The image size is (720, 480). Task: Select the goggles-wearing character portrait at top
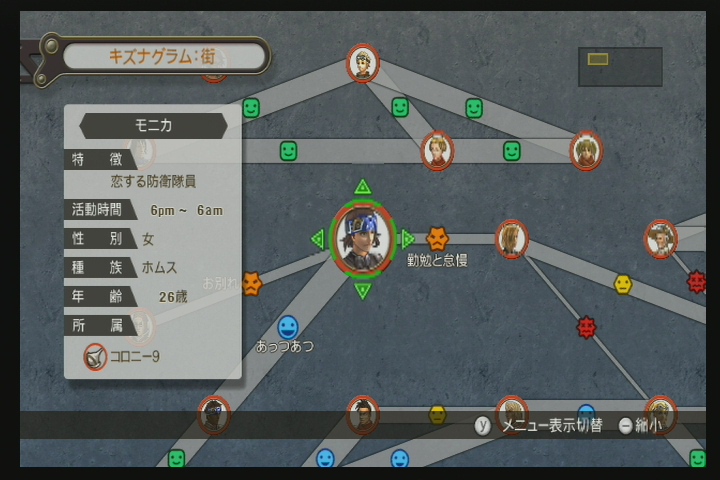[x=362, y=63]
